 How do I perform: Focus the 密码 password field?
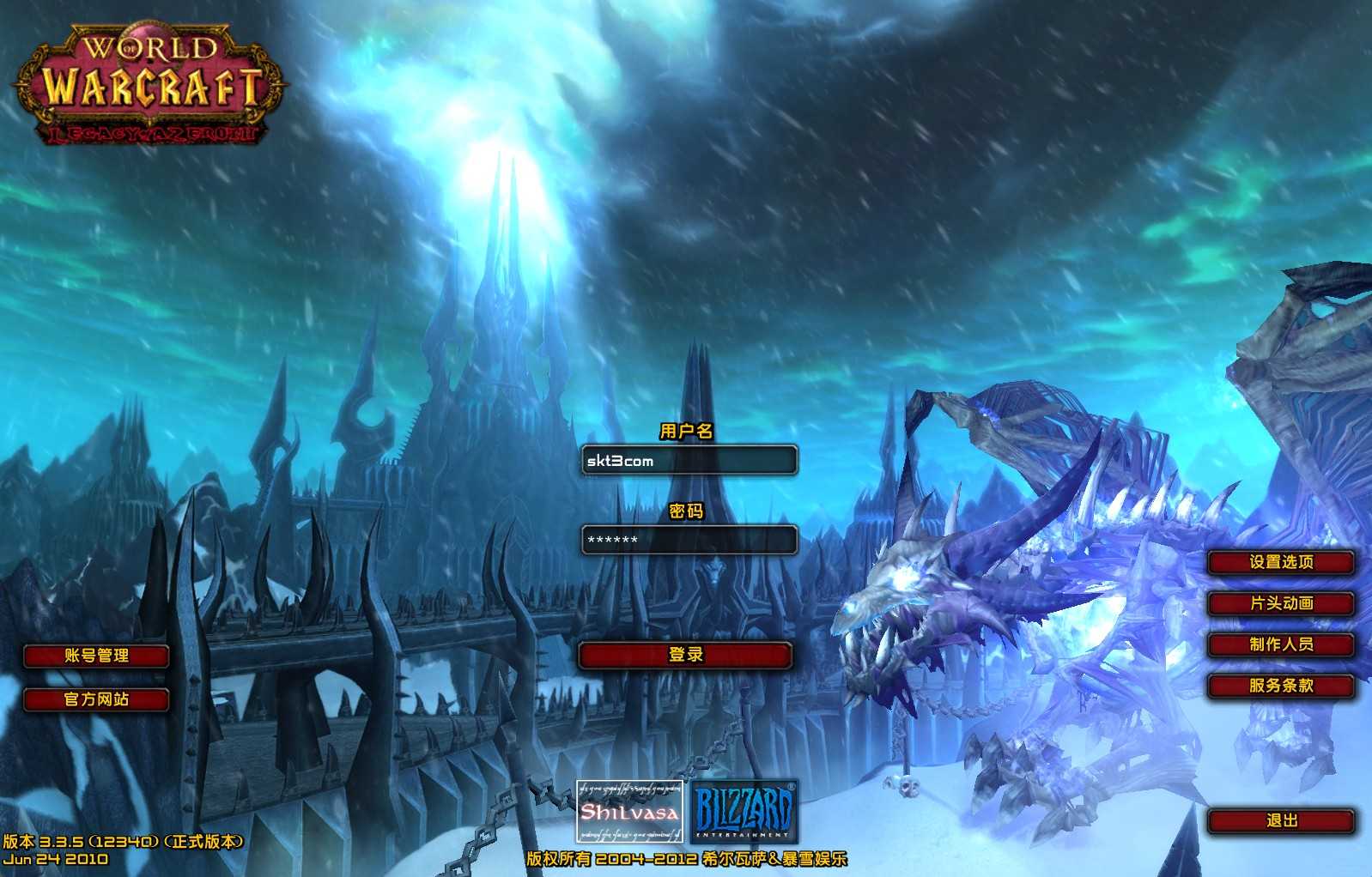coord(689,540)
